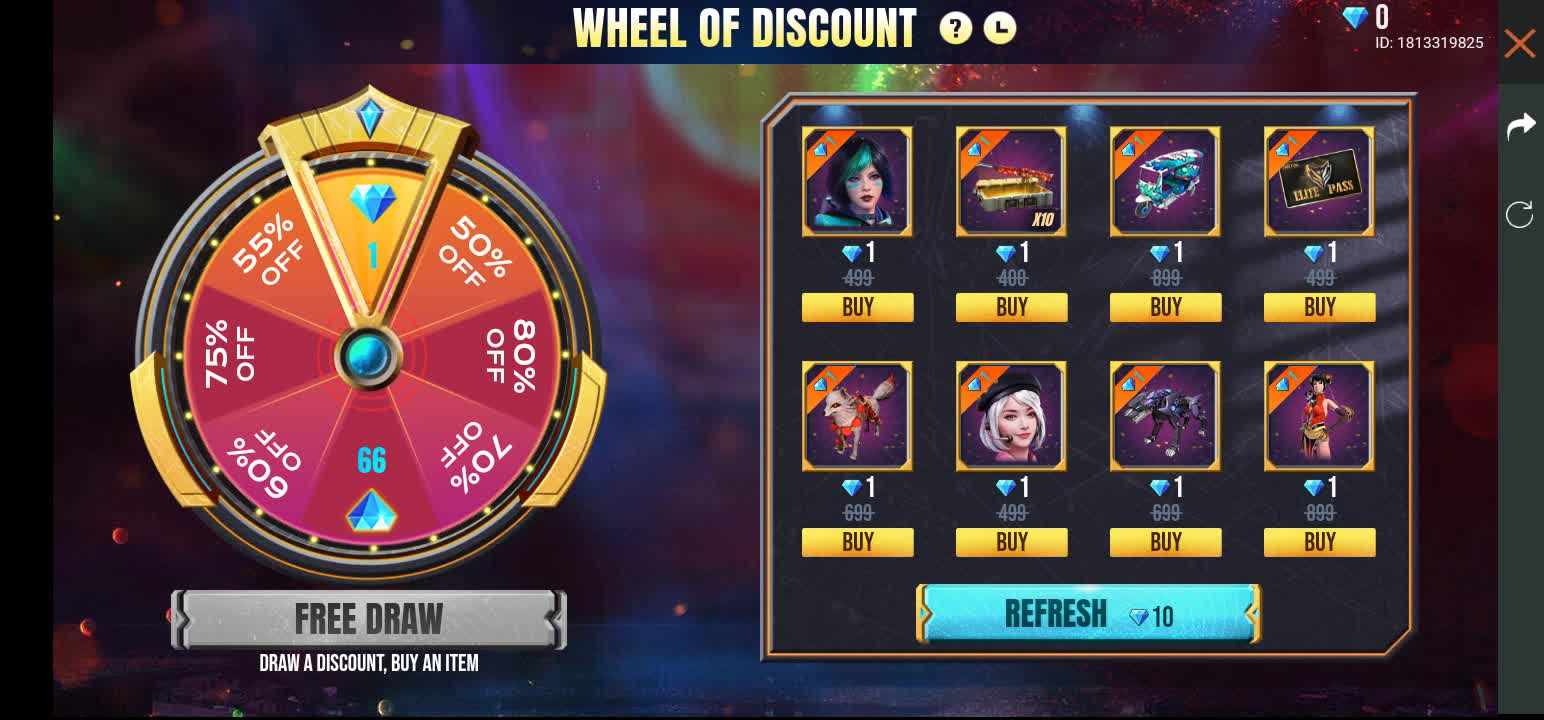Refresh the item list for 10 diamonds
The height and width of the screenshot is (720, 1544).
pyautogui.click(x=1088, y=614)
